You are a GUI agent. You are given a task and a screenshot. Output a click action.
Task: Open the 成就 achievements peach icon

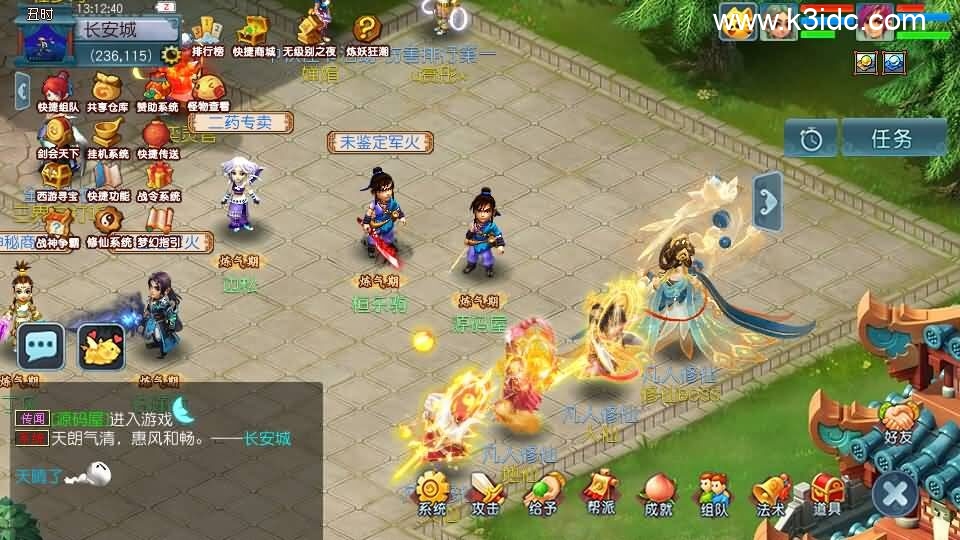point(658,490)
